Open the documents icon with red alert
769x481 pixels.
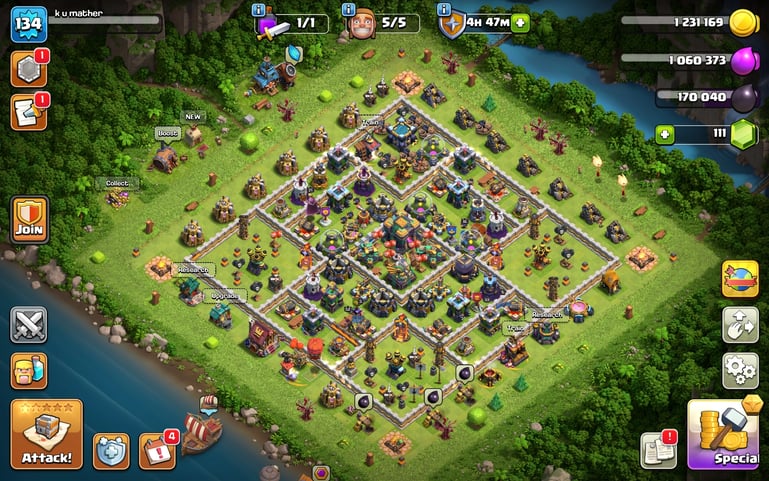[x=658, y=450]
